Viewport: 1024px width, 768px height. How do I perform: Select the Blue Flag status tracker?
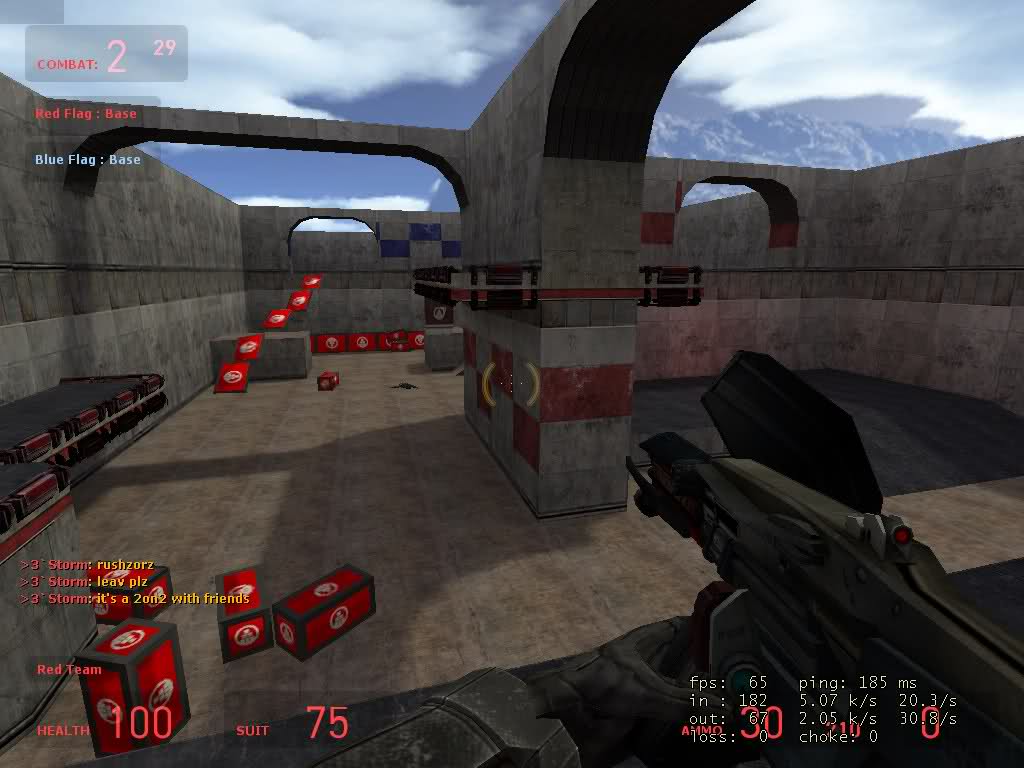point(88,160)
